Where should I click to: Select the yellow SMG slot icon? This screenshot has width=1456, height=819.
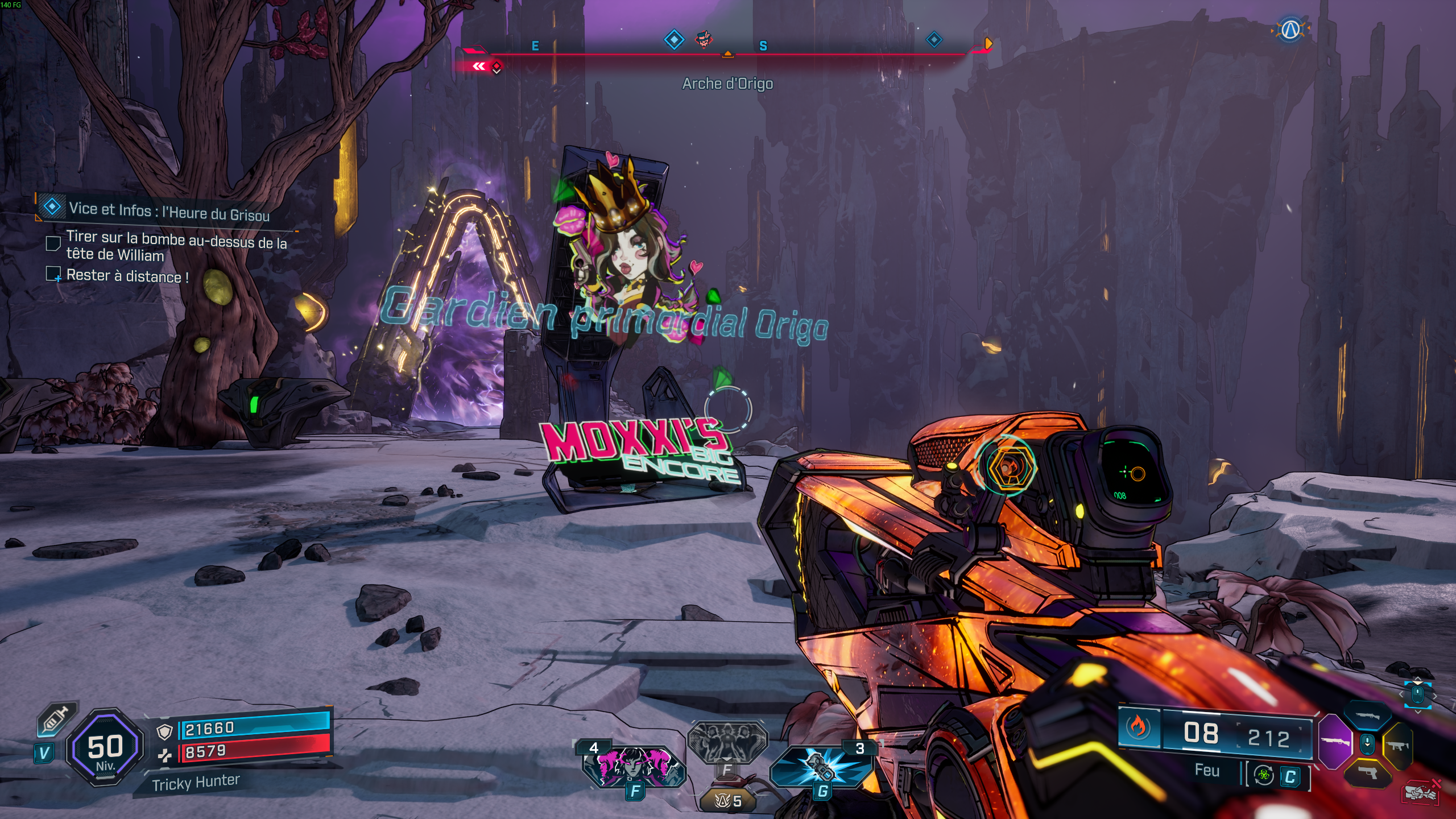point(1397,746)
